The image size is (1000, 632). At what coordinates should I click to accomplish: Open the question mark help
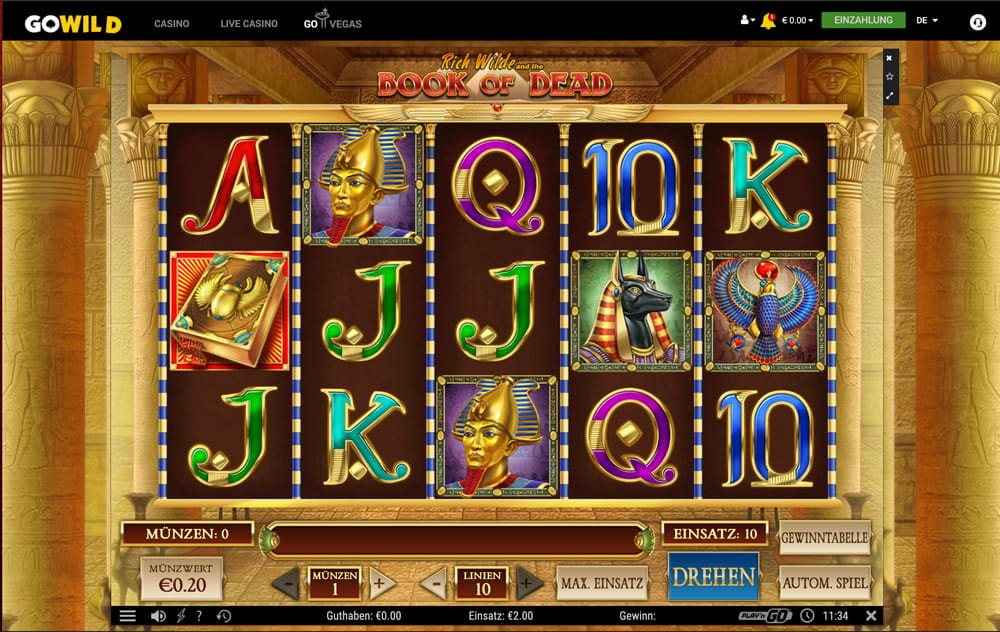[x=200, y=616]
